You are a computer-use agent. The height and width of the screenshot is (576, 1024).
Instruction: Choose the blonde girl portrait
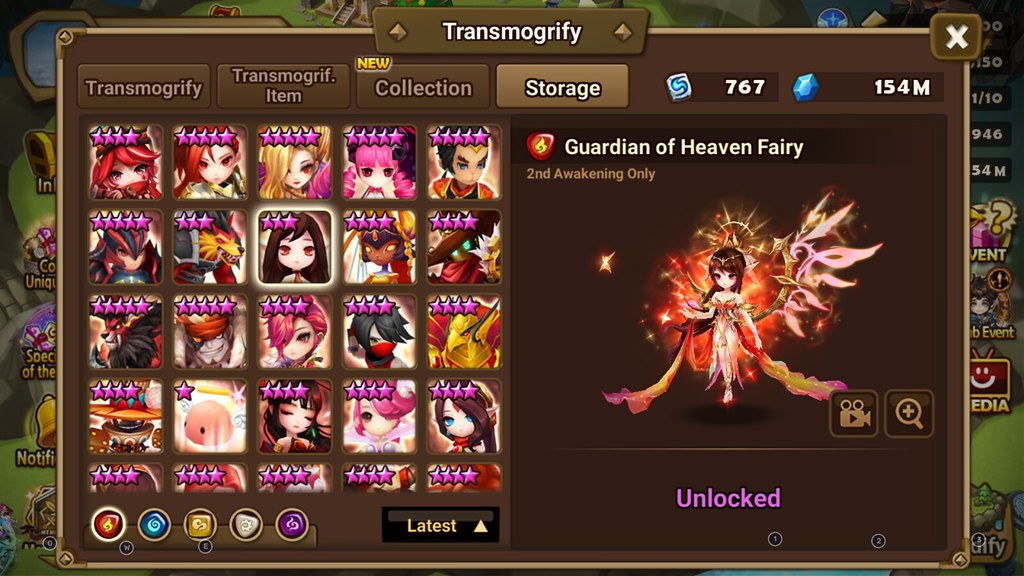(295, 162)
